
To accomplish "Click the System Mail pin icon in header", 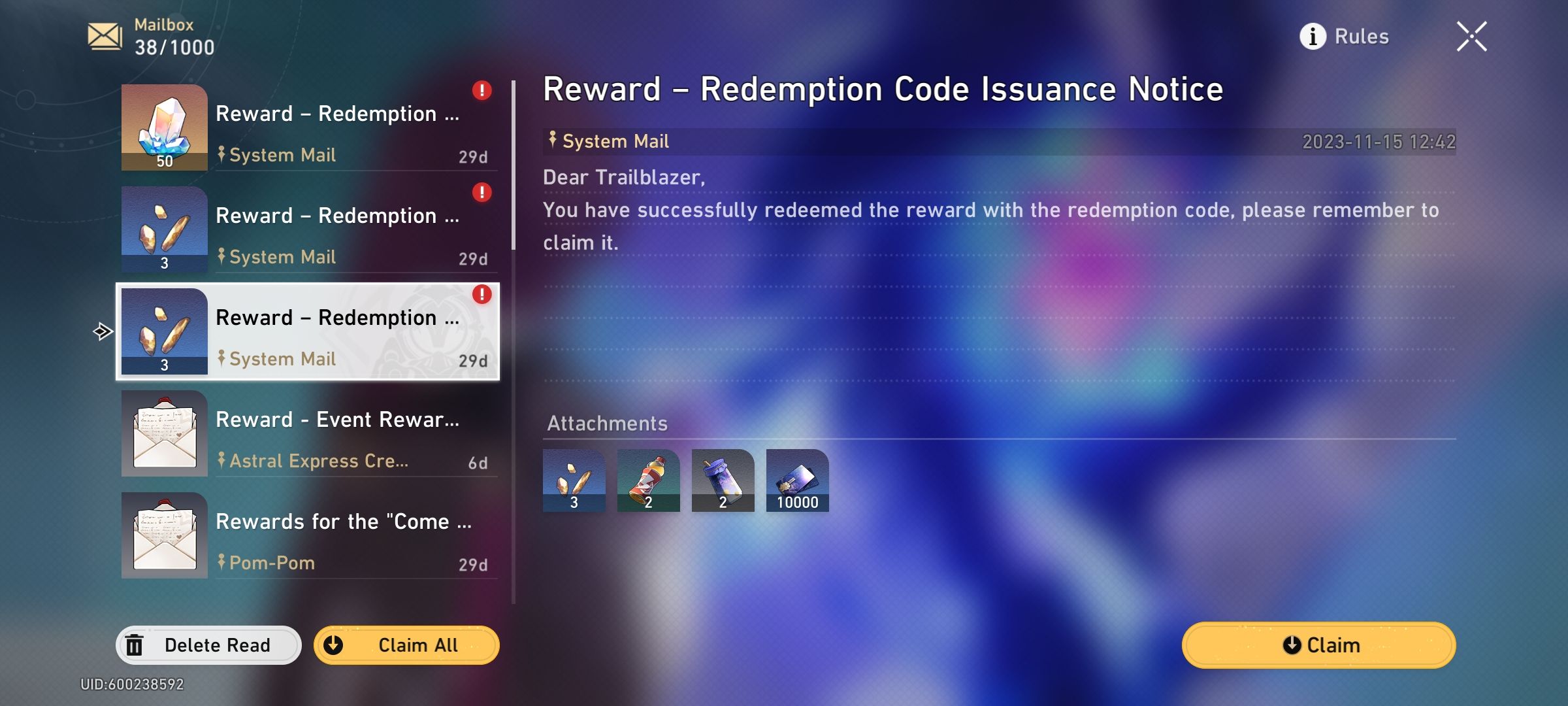I will point(552,140).
